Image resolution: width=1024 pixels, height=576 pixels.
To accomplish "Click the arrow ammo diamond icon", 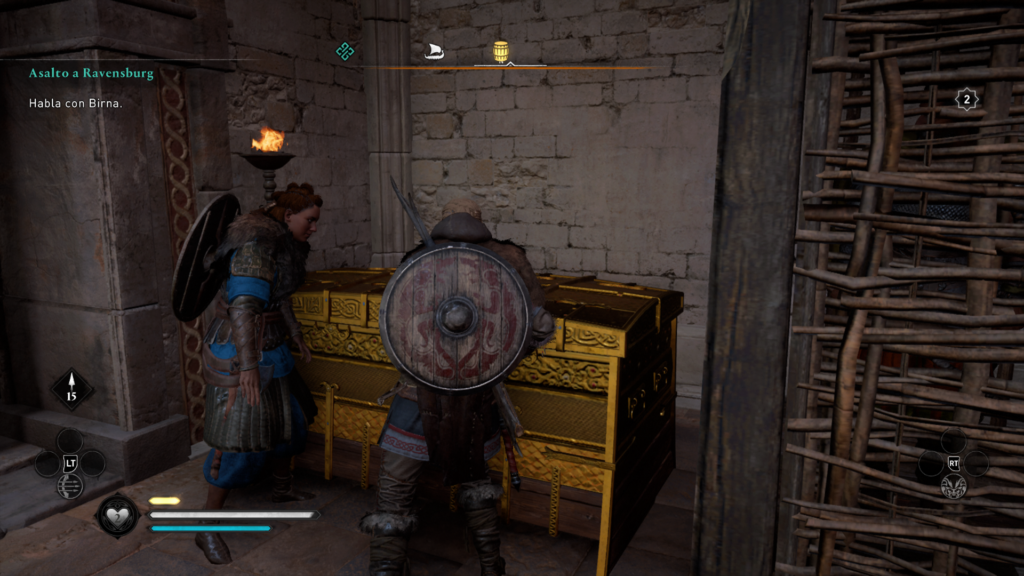I will click(71, 389).
